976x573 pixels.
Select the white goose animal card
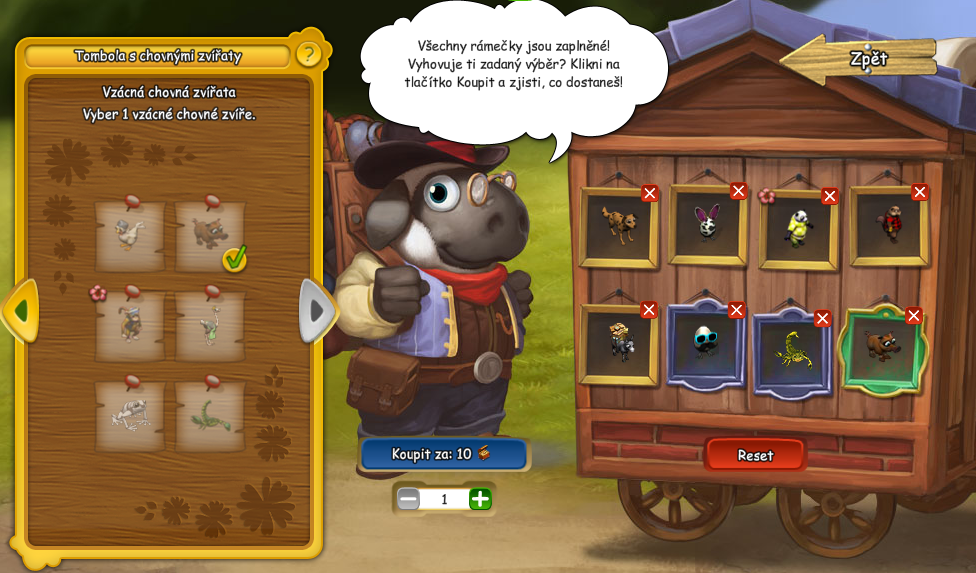click(x=130, y=236)
